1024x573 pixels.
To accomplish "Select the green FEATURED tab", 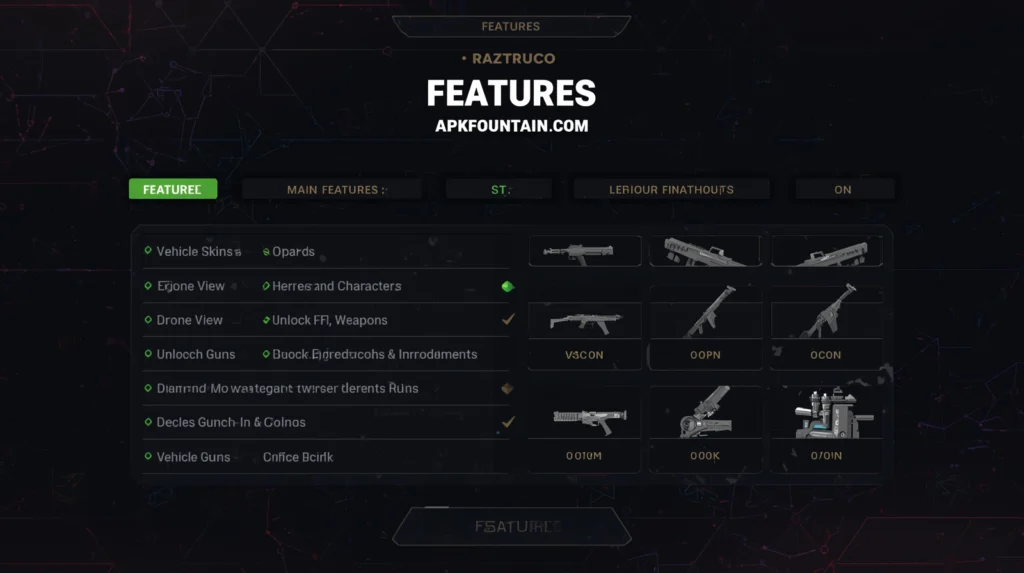I will pos(172,189).
